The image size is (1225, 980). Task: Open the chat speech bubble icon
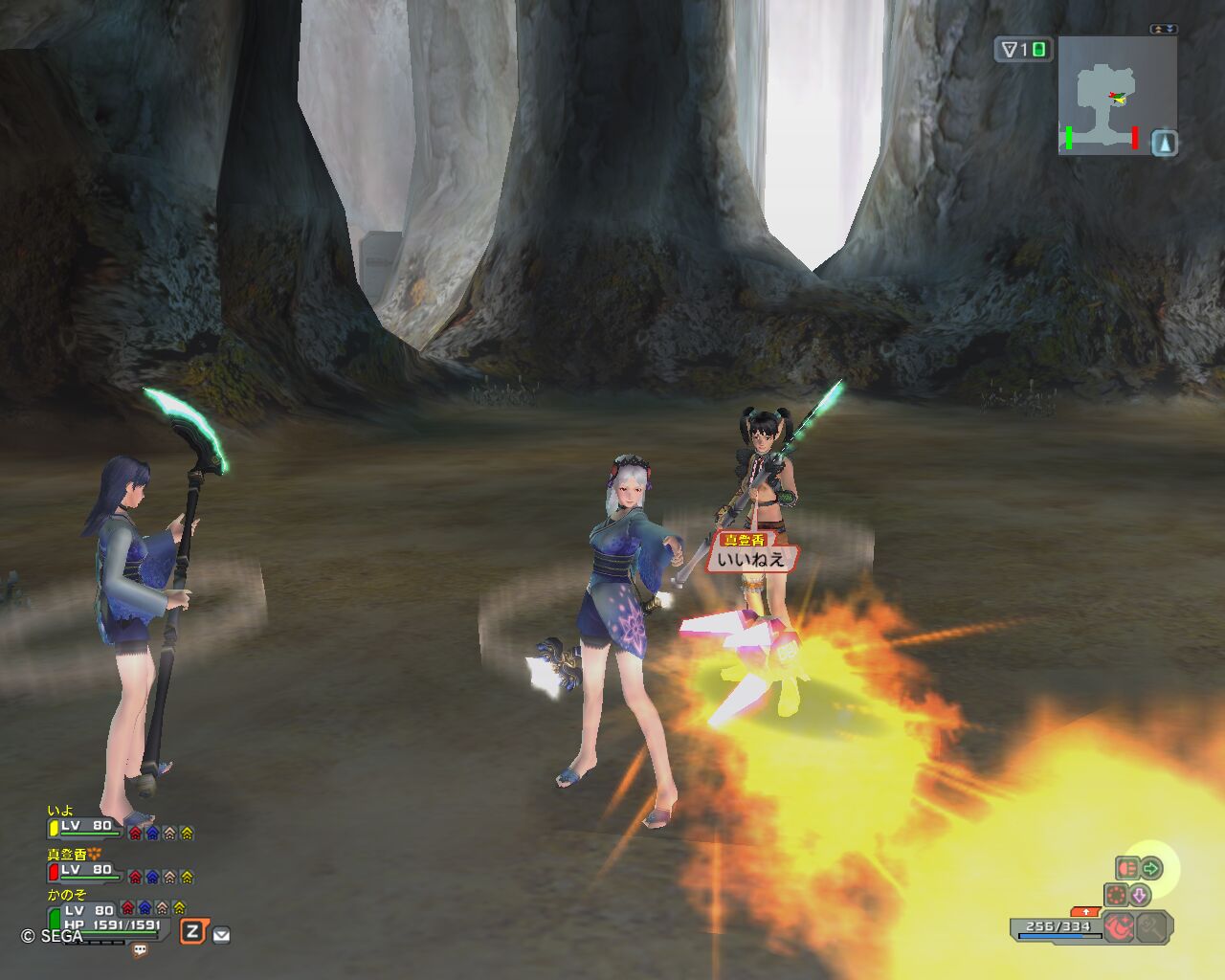pyautogui.click(x=141, y=950)
